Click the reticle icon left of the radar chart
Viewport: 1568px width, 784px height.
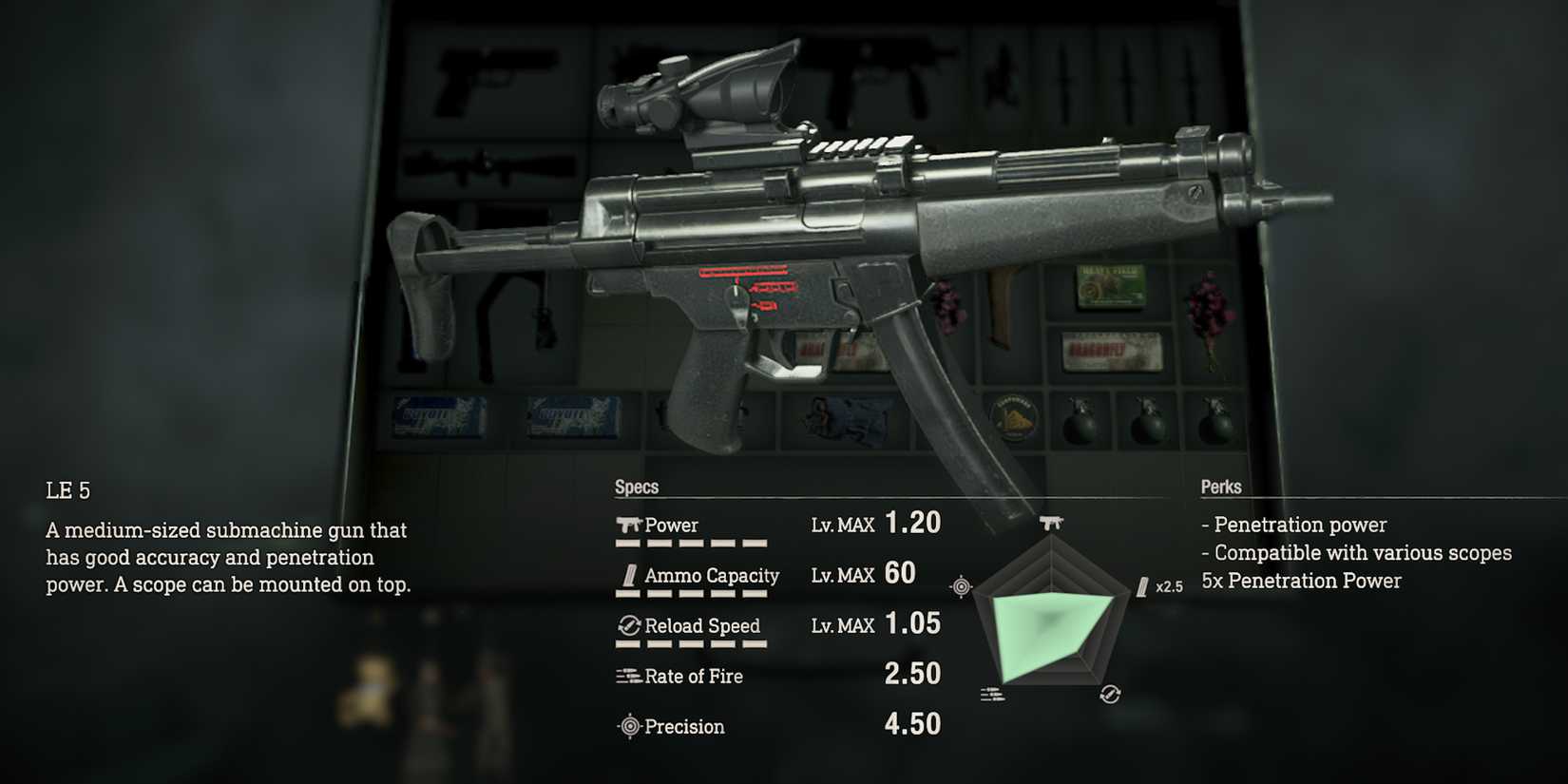[x=960, y=585]
